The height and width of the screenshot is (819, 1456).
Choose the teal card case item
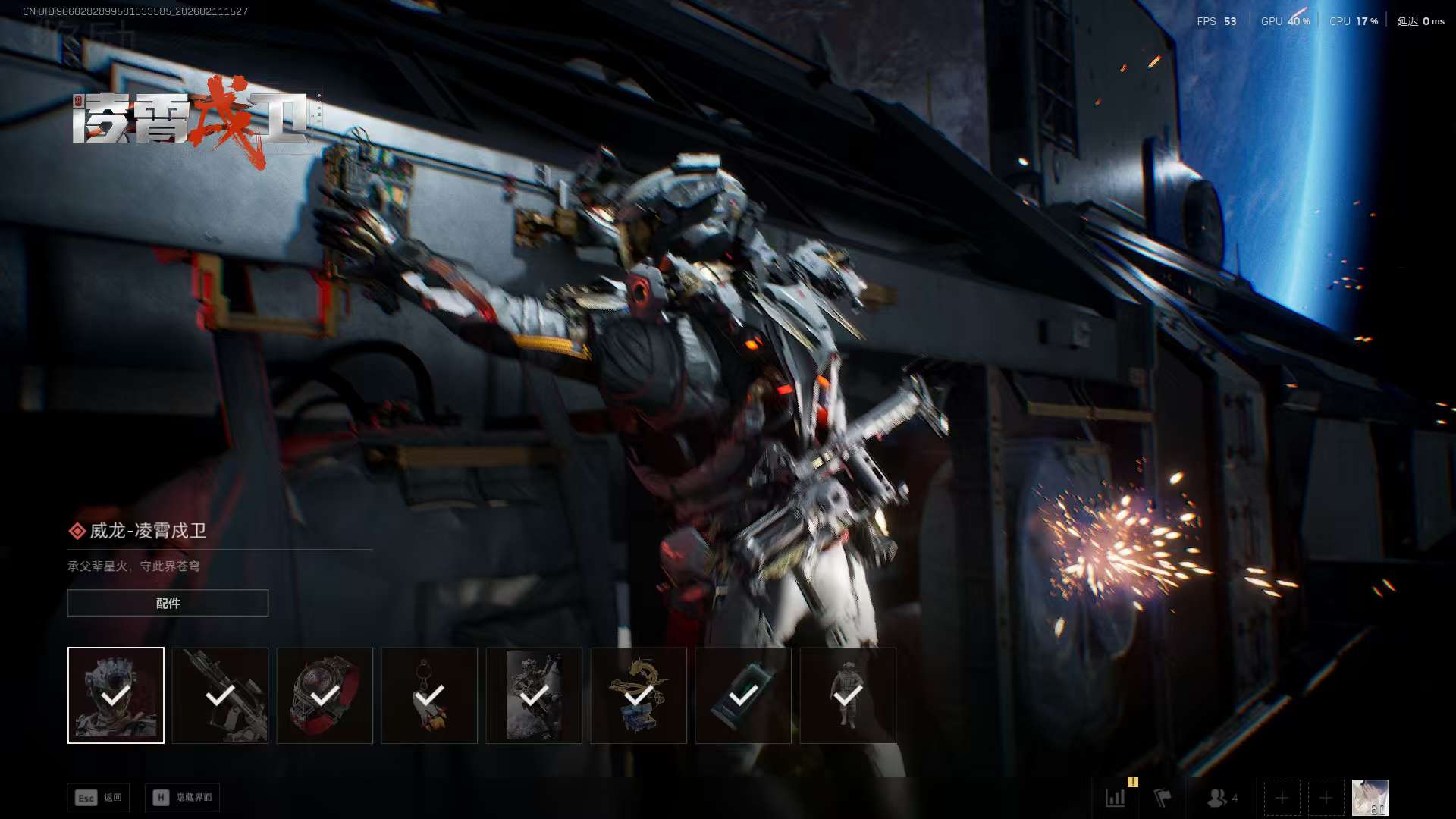pyautogui.click(x=743, y=695)
